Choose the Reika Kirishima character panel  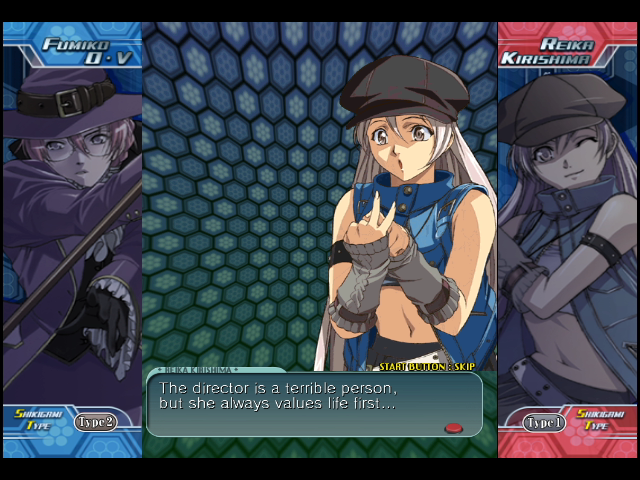point(567,230)
